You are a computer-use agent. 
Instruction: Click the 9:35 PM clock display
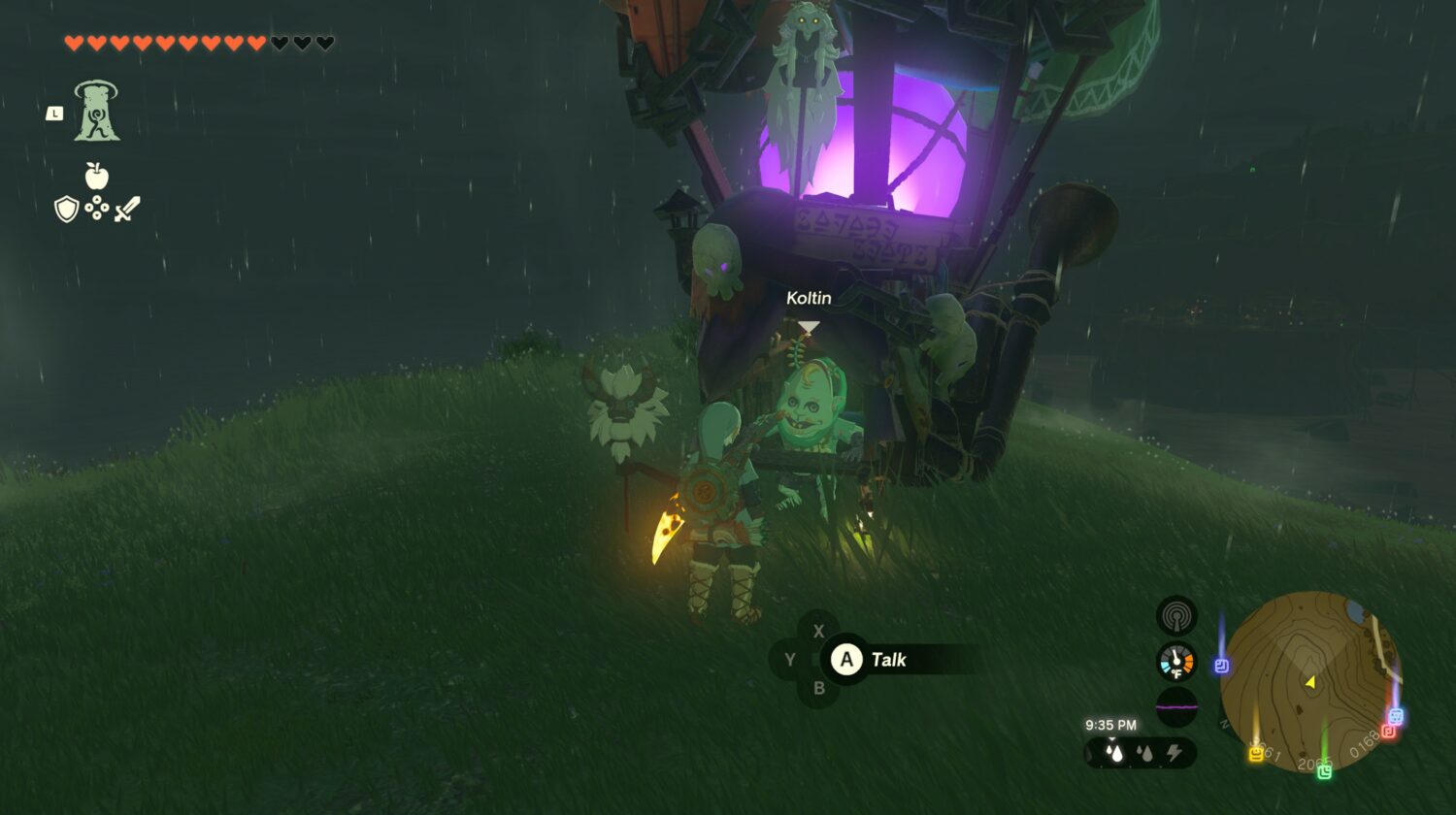(1112, 723)
